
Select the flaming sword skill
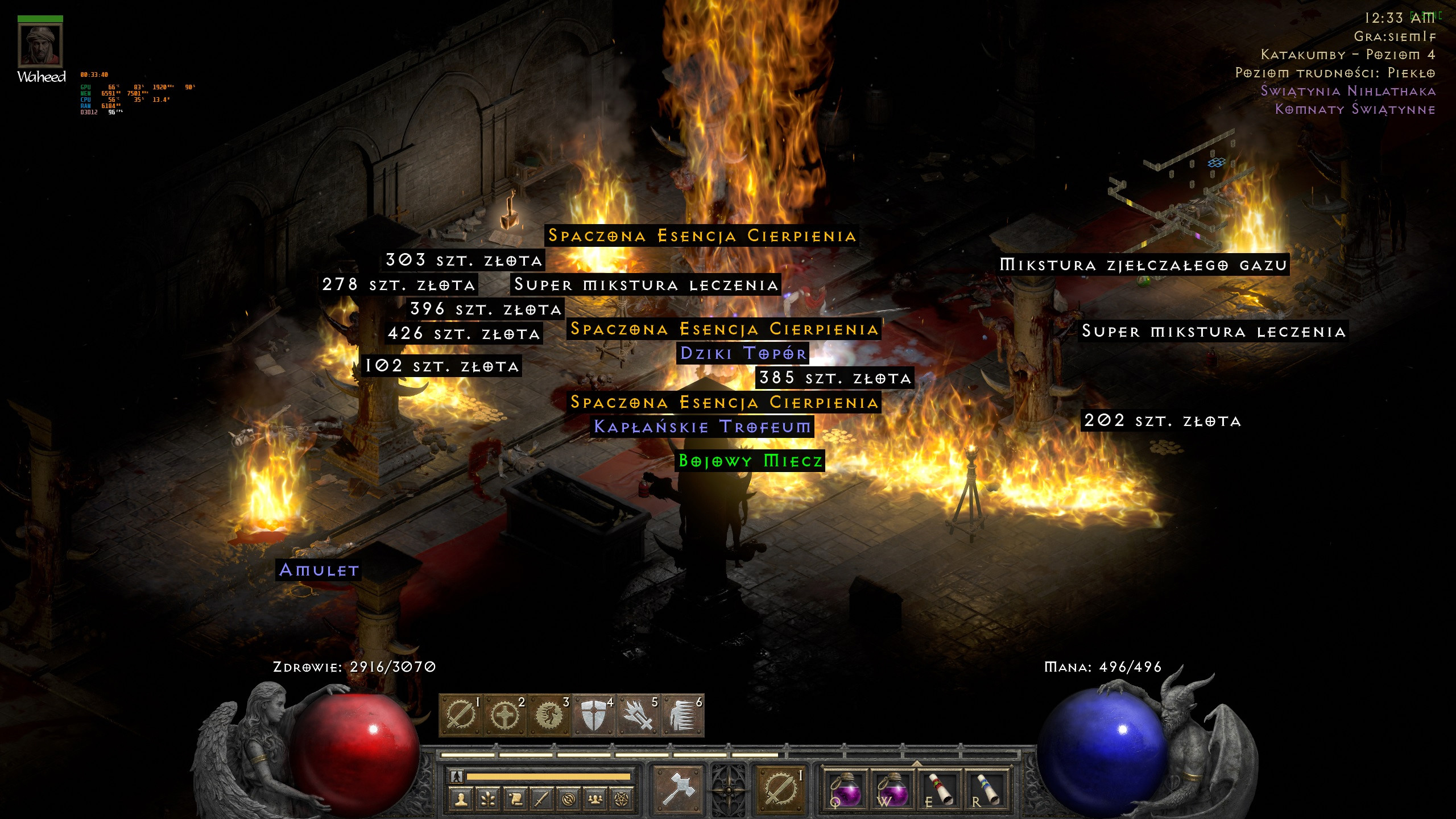pos(638,715)
